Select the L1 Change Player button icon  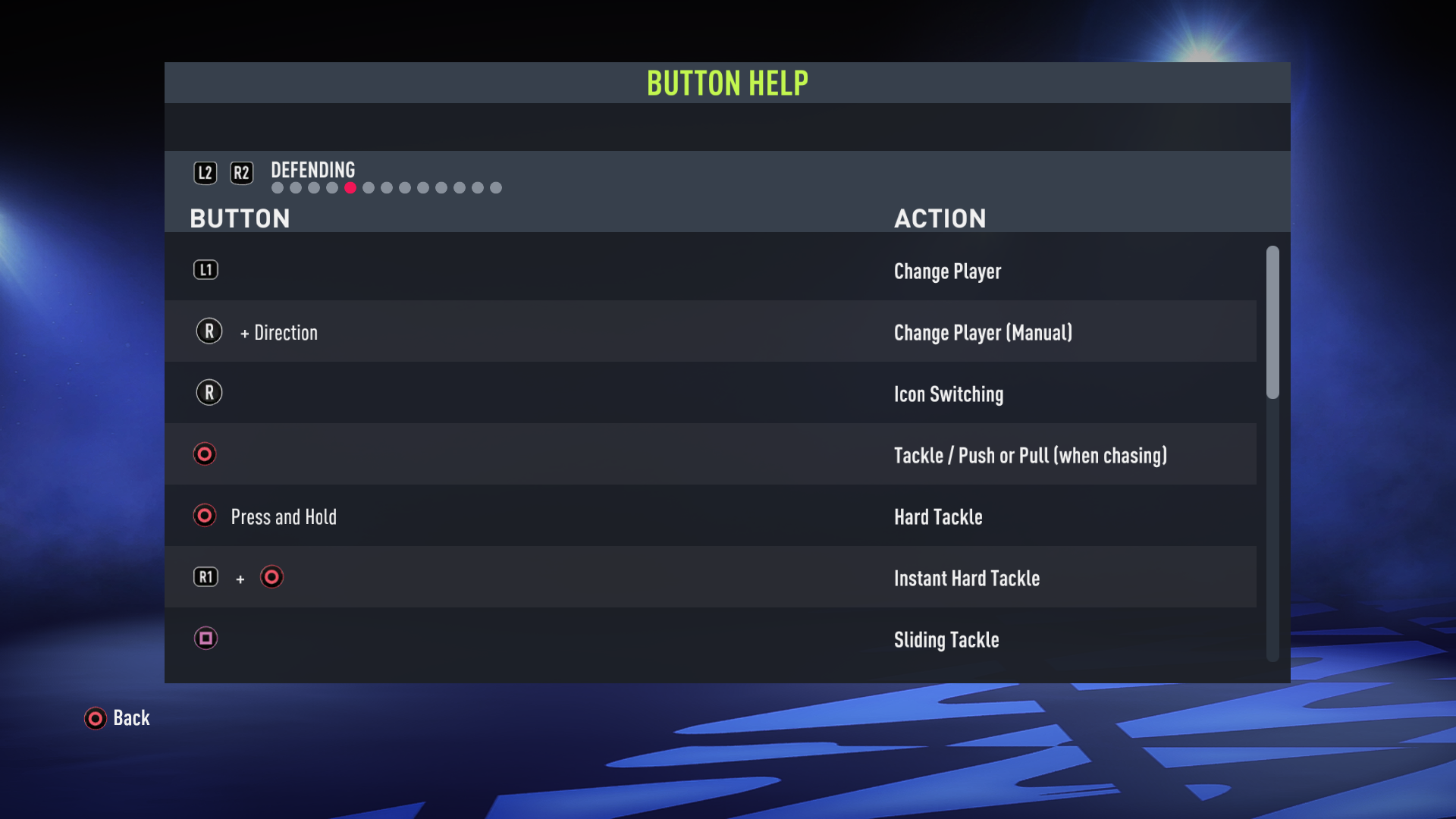pyautogui.click(x=206, y=269)
